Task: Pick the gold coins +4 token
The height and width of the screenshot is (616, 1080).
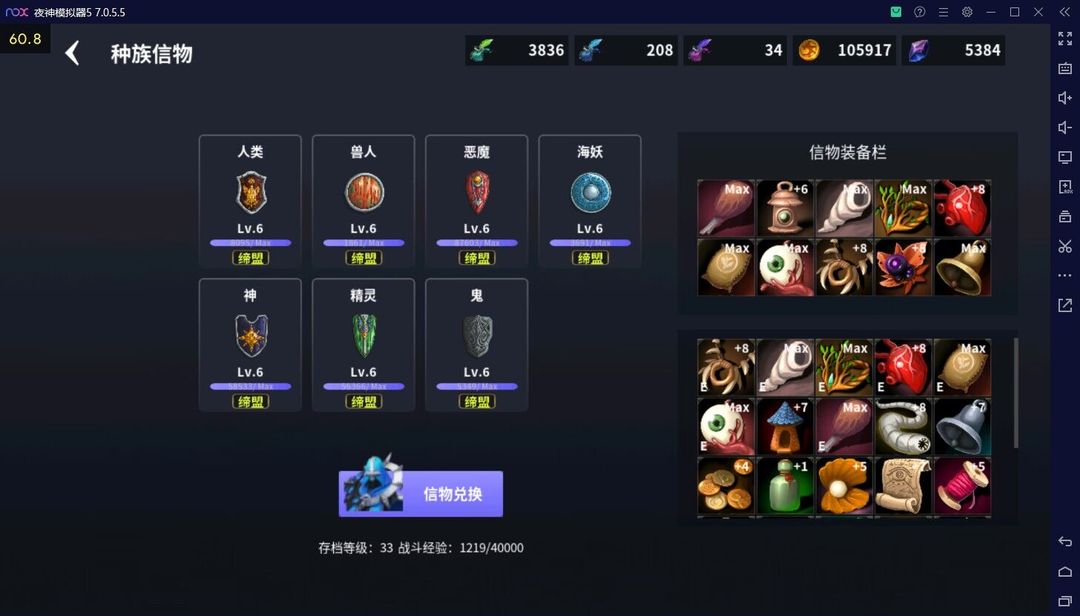Action: point(726,486)
